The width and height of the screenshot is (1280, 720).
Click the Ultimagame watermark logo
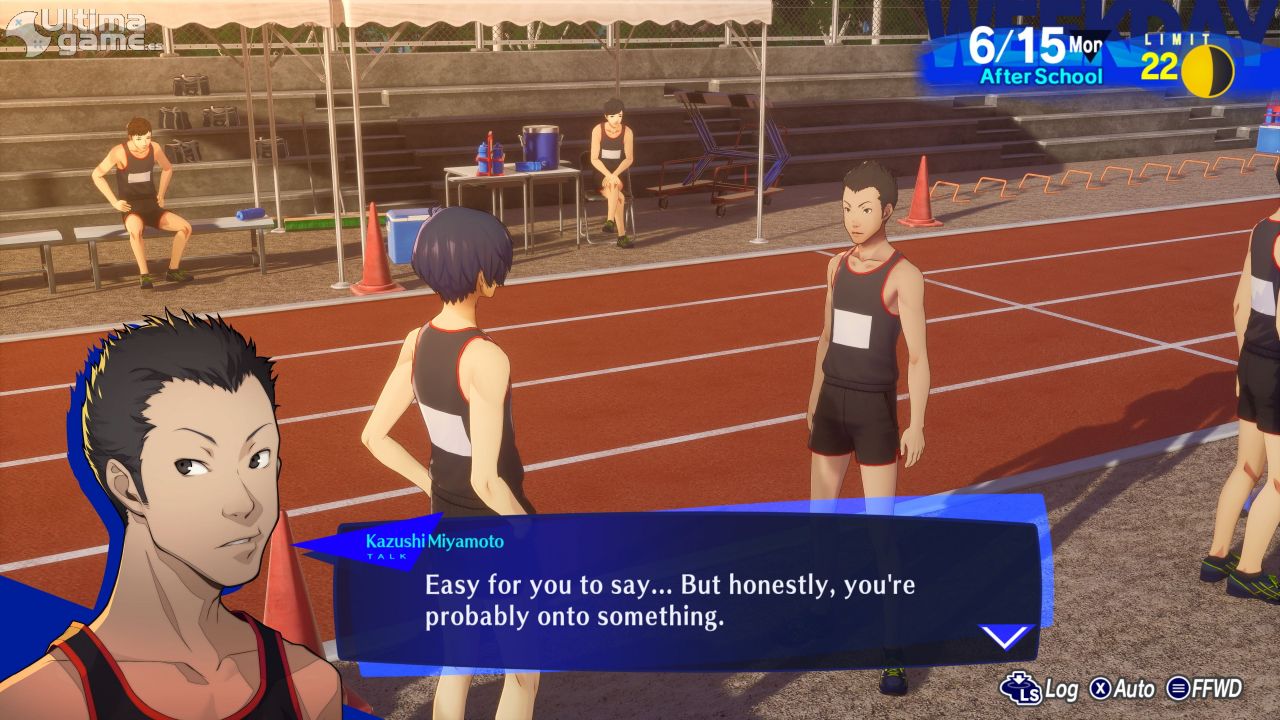point(82,32)
